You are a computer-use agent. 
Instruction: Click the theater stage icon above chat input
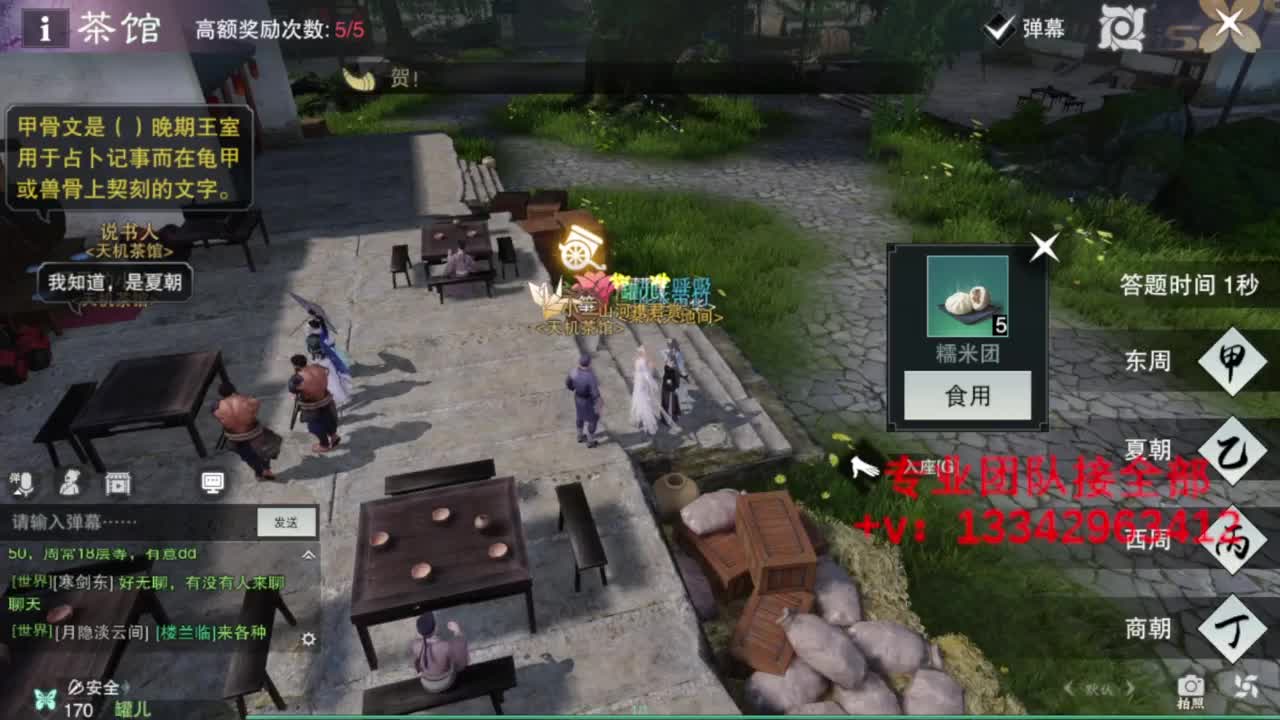(117, 485)
